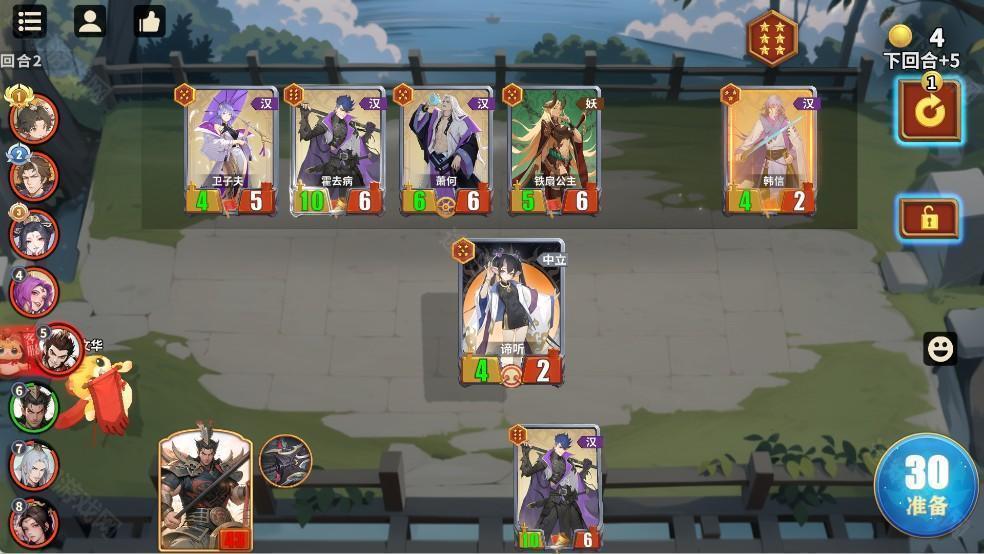The width and height of the screenshot is (984, 554).
Task: Select the 谛听 unit on the board
Action: click(x=512, y=312)
